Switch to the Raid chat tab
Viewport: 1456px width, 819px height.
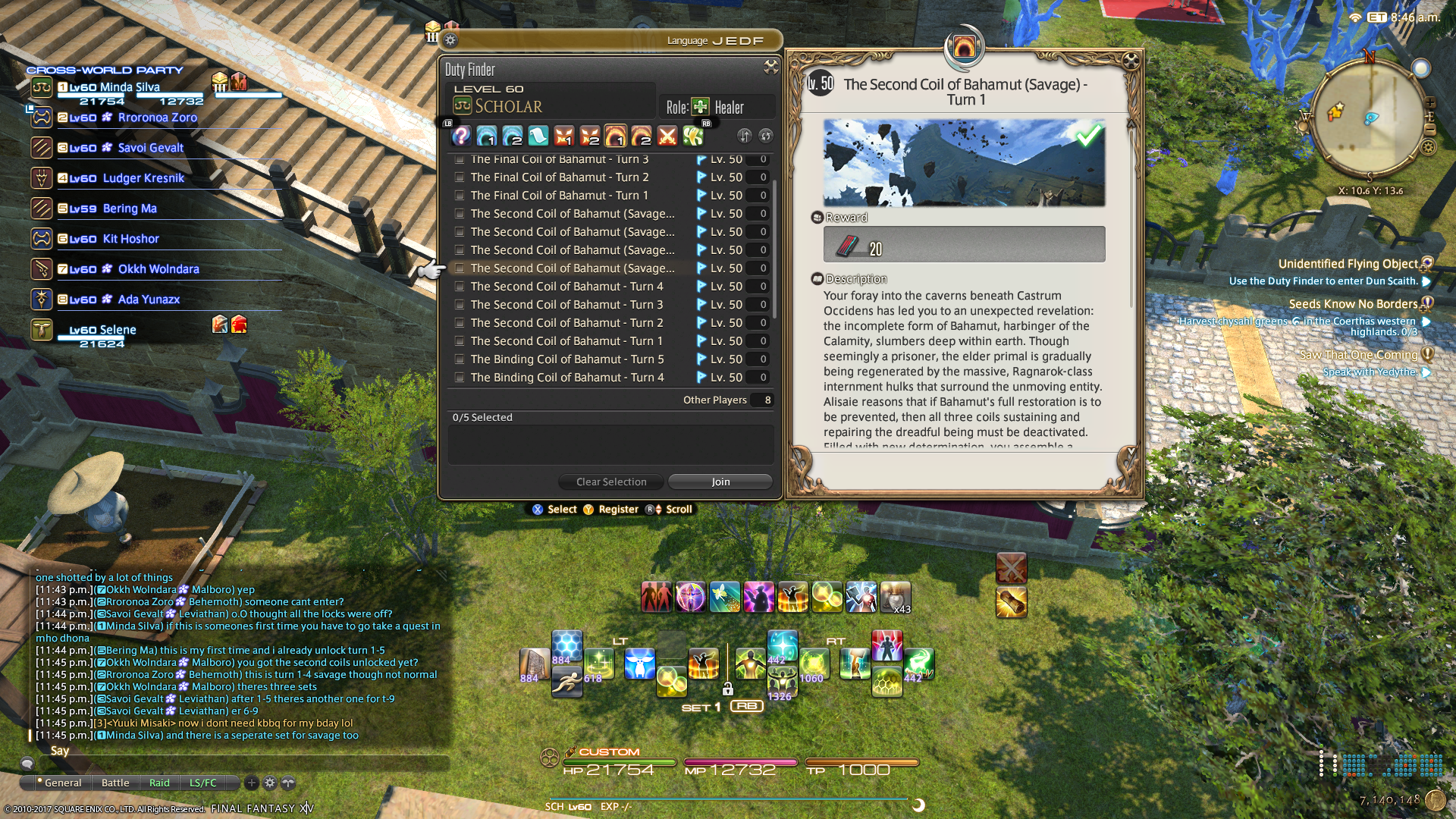[159, 783]
